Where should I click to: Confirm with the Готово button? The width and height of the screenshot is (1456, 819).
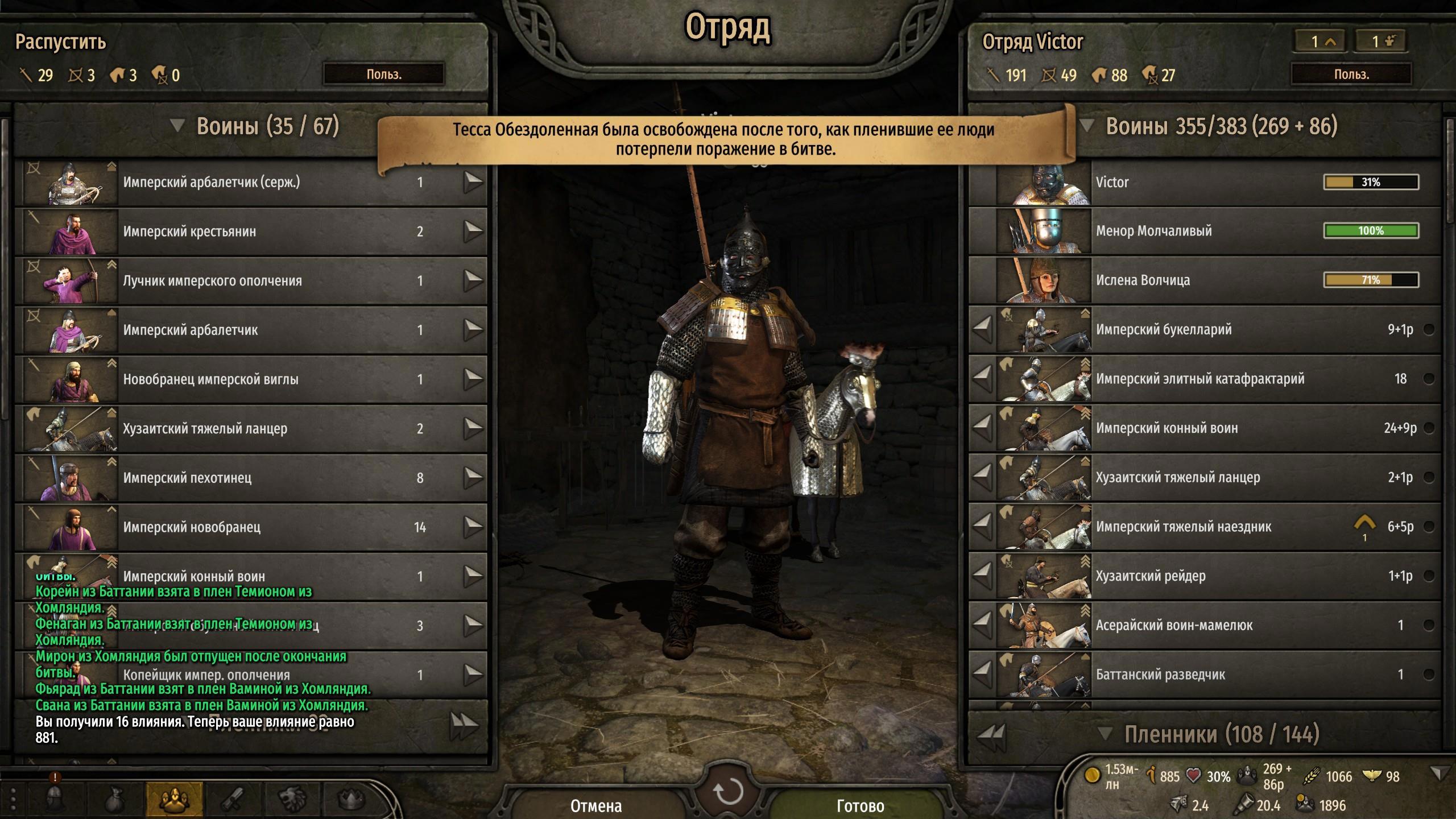pyautogui.click(x=860, y=805)
